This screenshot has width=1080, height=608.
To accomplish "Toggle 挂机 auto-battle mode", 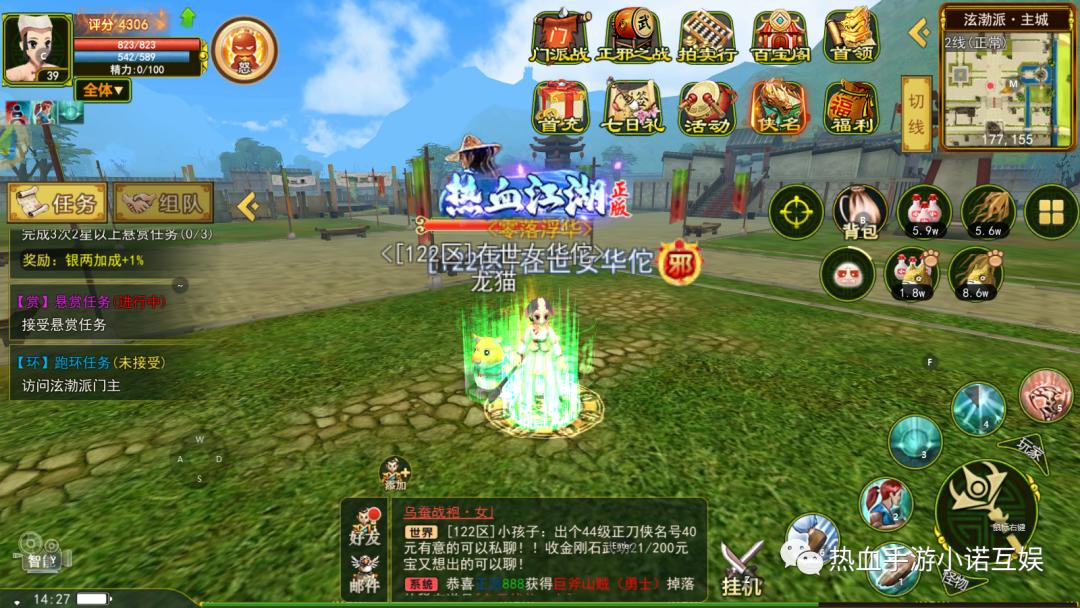I will 742,566.
